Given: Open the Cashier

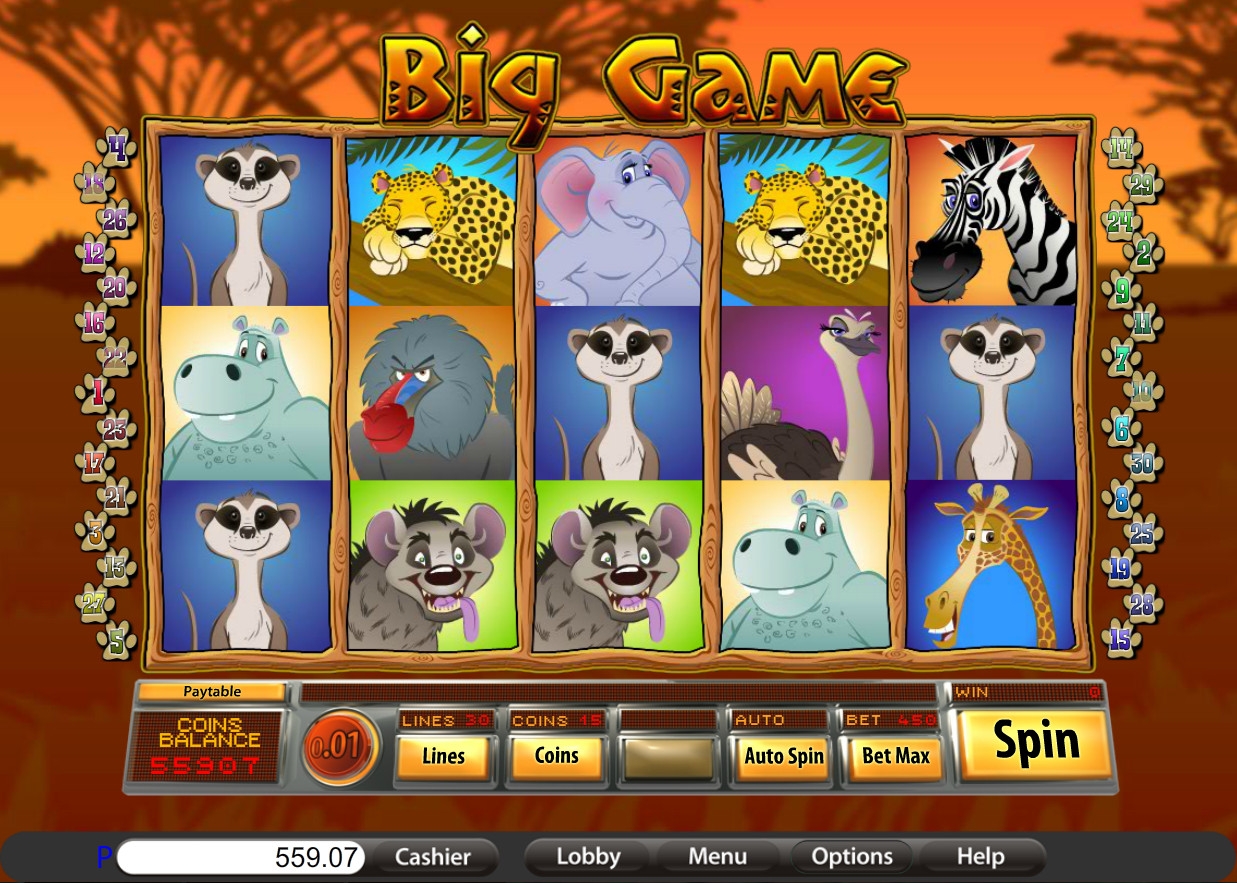Looking at the screenshot, I should [432, 857].
